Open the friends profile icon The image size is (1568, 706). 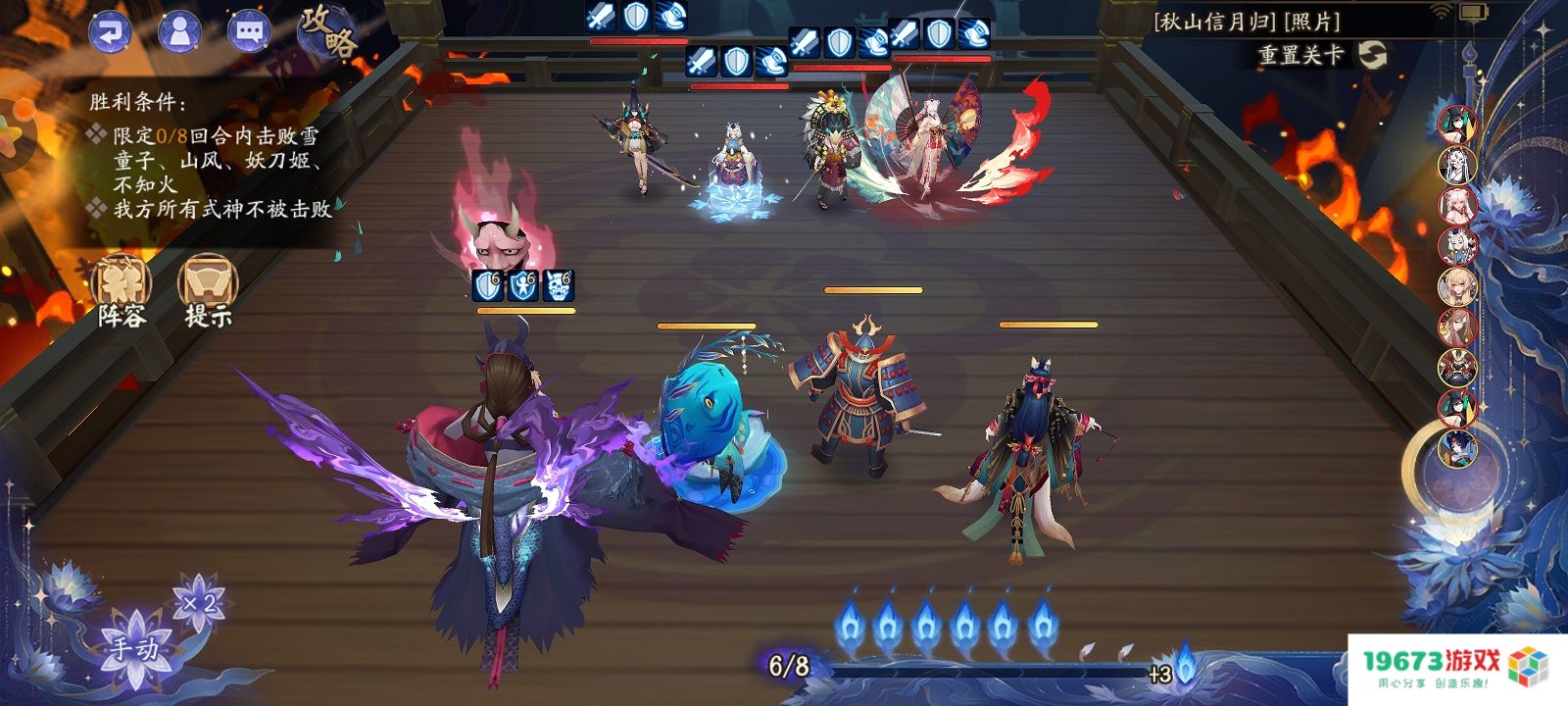point(179,31)
